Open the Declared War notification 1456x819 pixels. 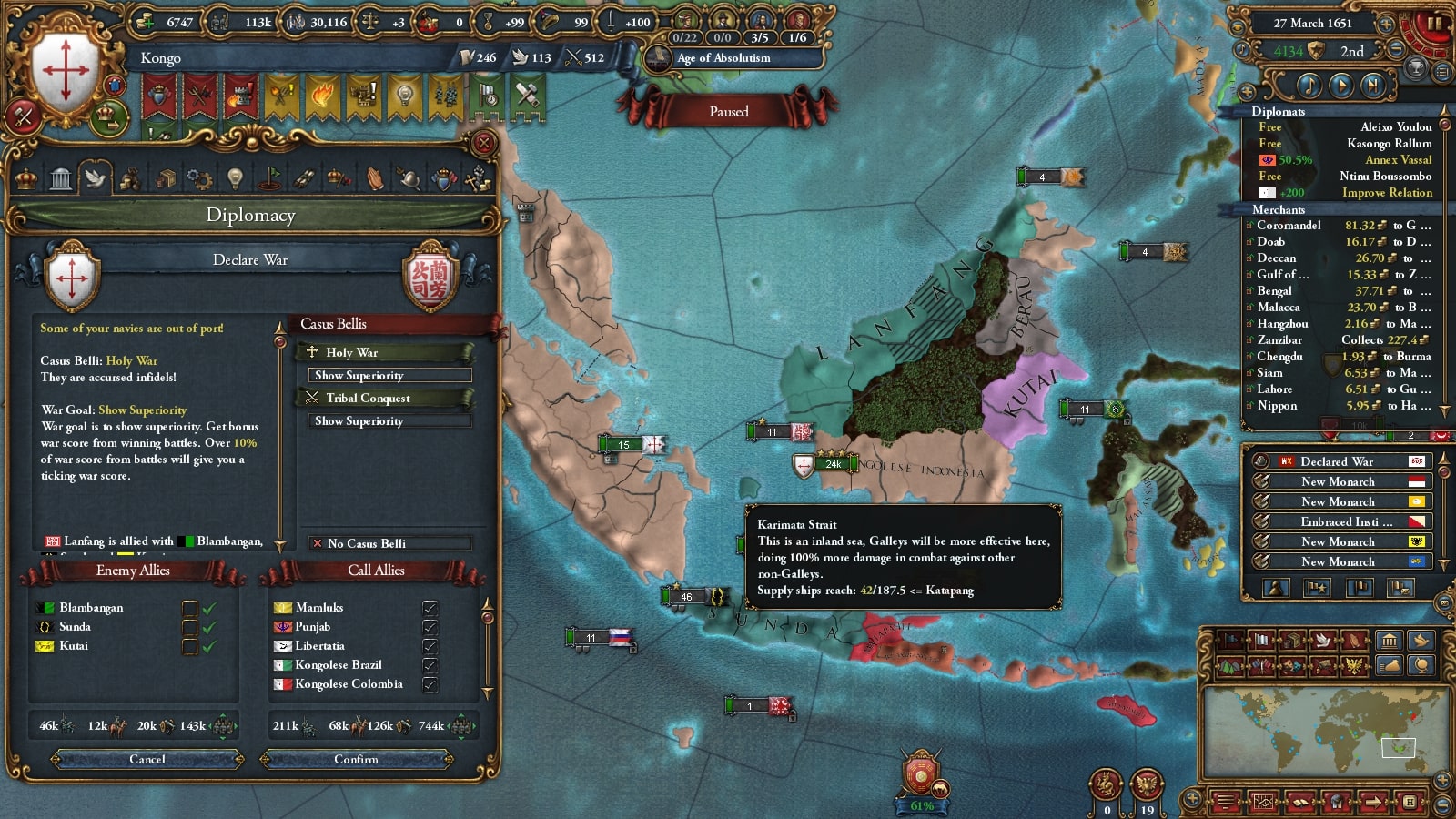point(1337,461)
